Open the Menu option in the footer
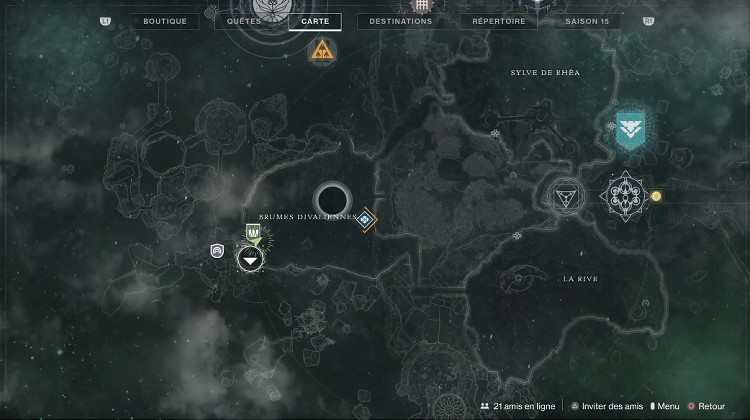 click(x=664, y=407)
